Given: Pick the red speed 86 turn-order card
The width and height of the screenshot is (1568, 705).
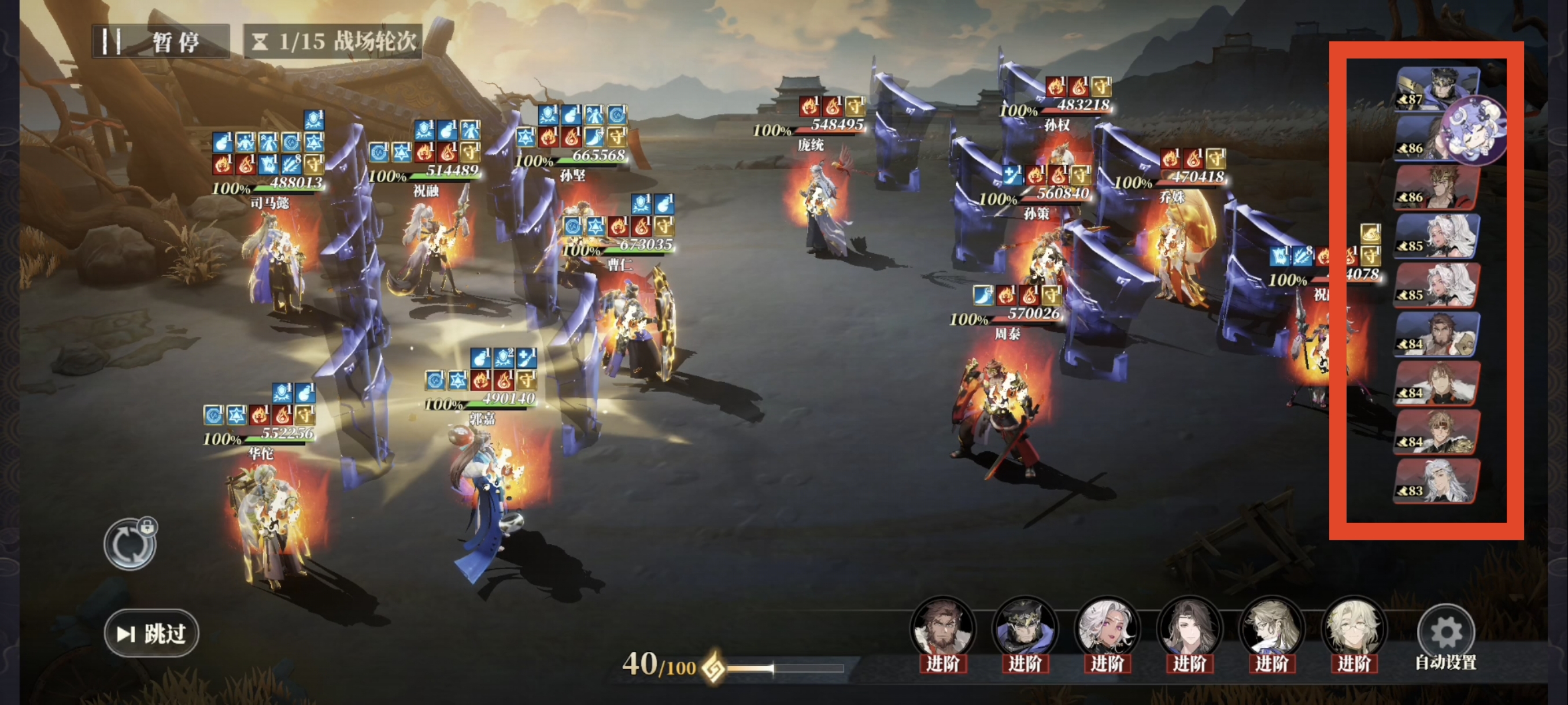Looking at the screenshot, I should [x=1437, y=187].
